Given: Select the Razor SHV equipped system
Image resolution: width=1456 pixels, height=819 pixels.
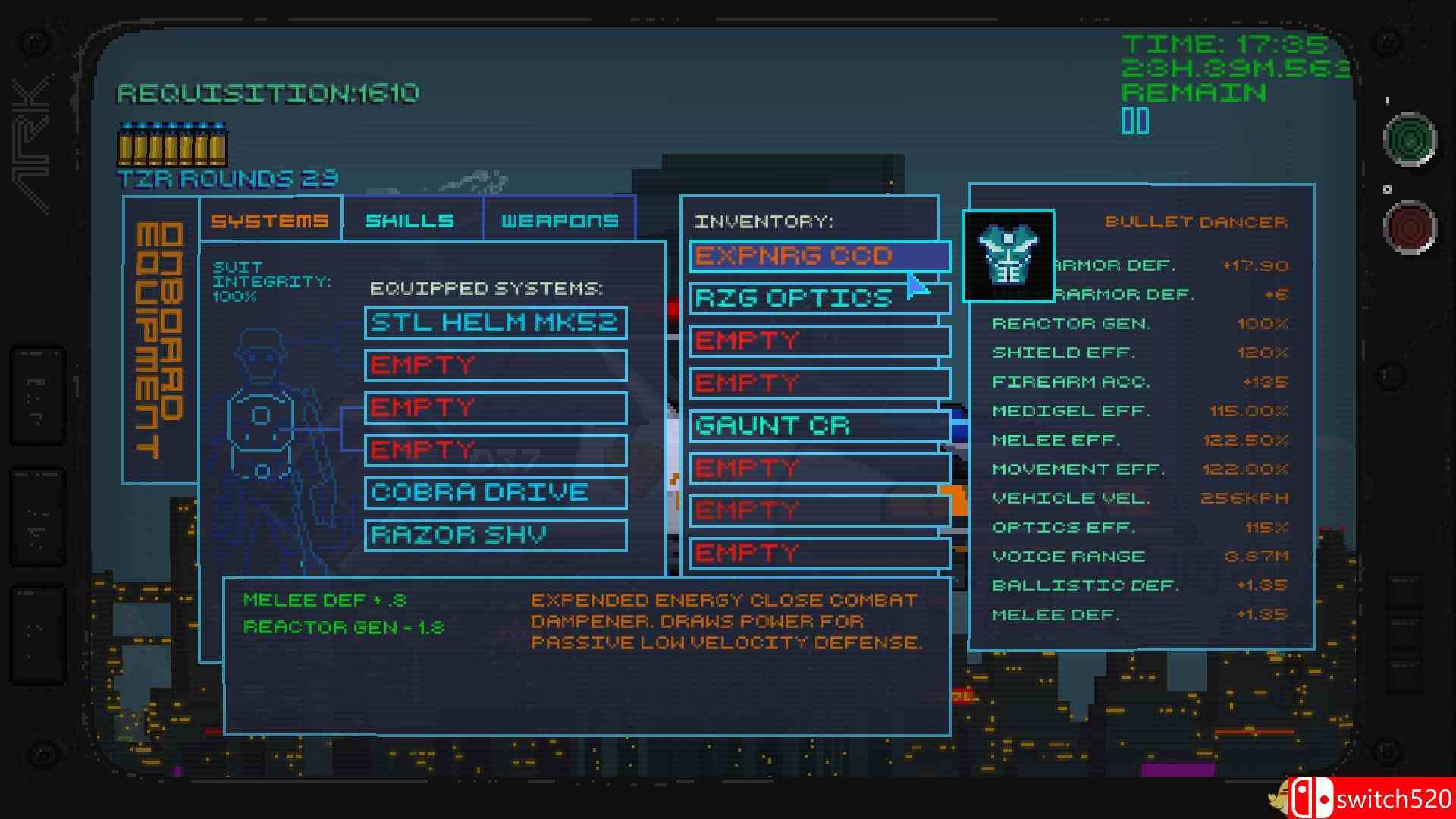Looking at the screenshot, I should (x=494, y=535).
